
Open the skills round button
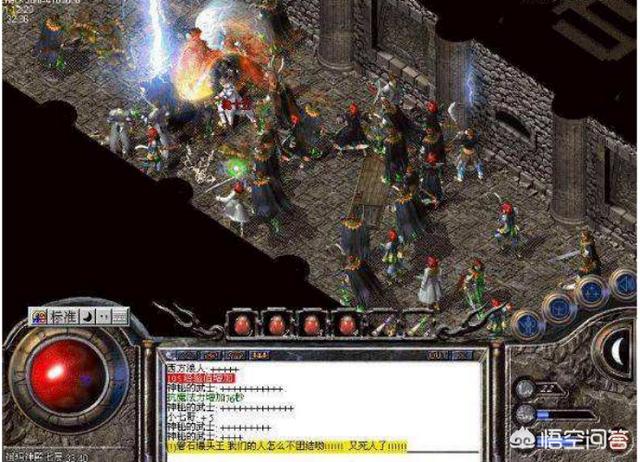coord(592,289)
